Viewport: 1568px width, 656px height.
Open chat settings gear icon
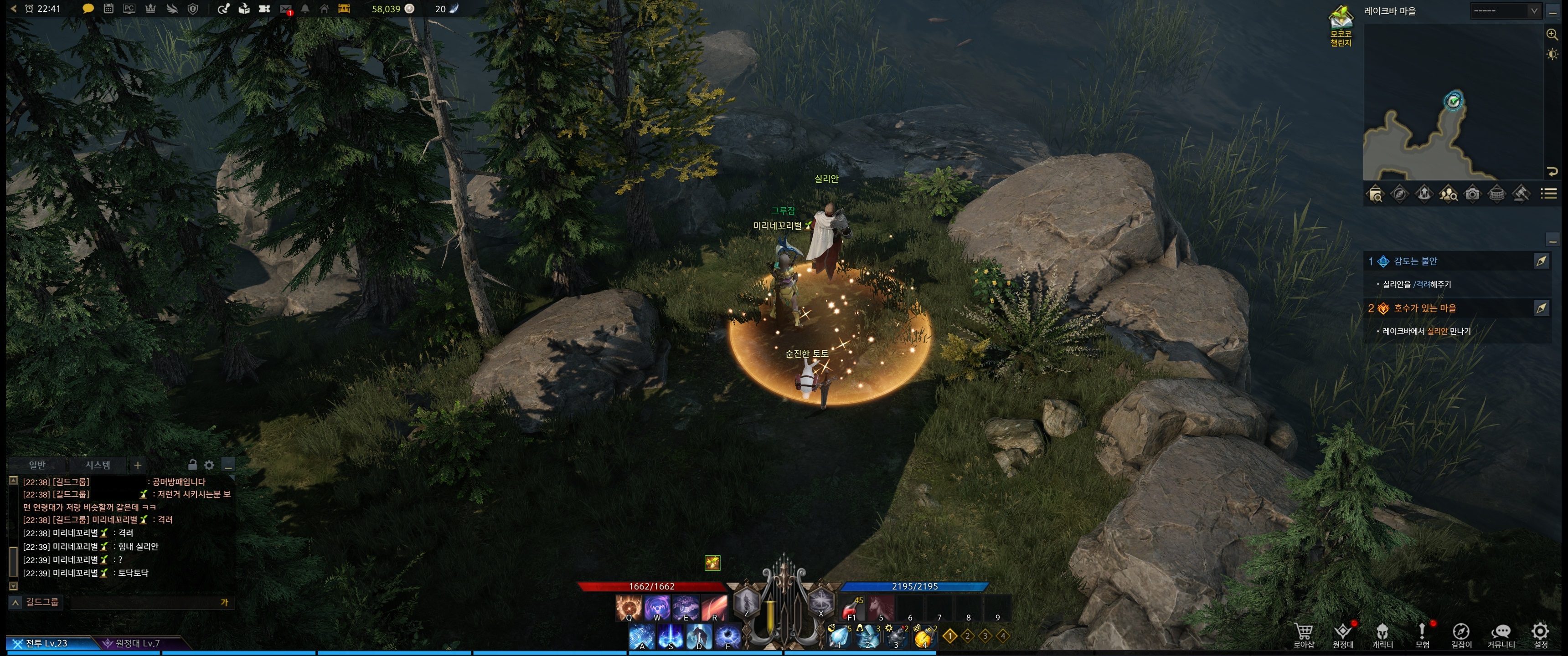pos(209,466)
